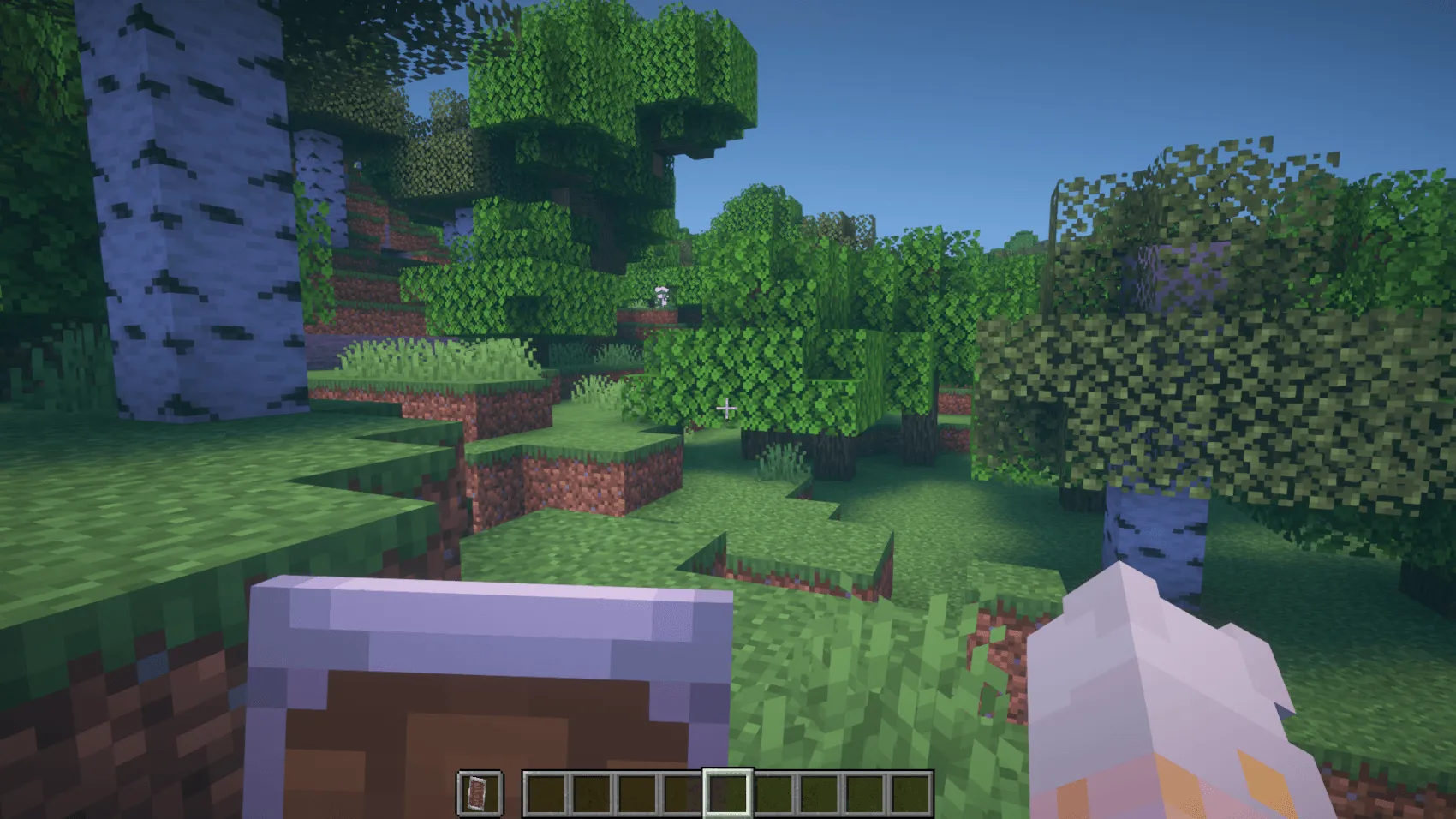Select the second hotbar slot
This screenshot has height=819, width=1456.
pyautogui.click(x=591, y=795)
